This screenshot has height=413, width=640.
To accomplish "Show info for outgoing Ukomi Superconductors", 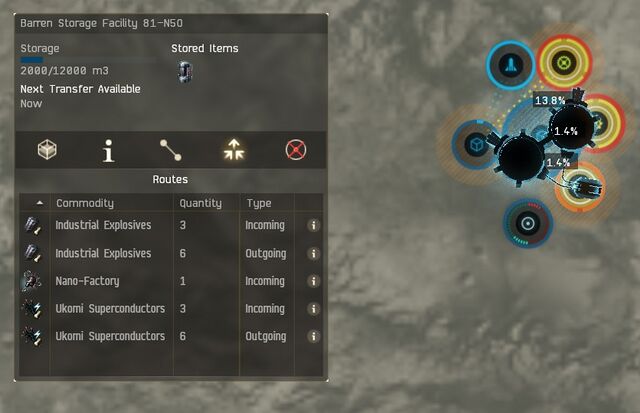I will pos(313,337).
